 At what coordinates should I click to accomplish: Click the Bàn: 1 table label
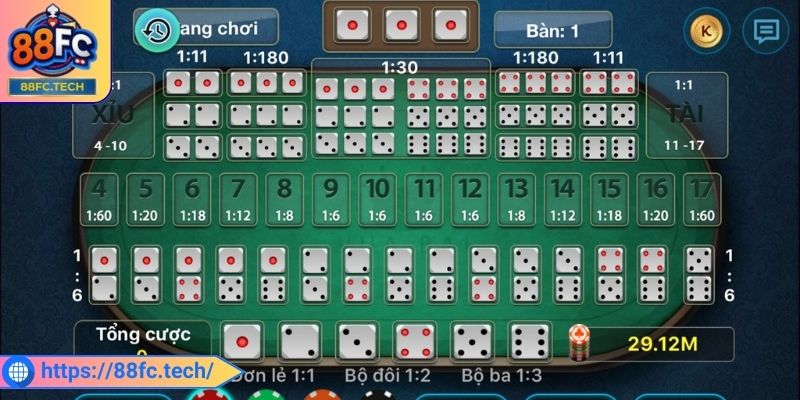click(552, 30)
